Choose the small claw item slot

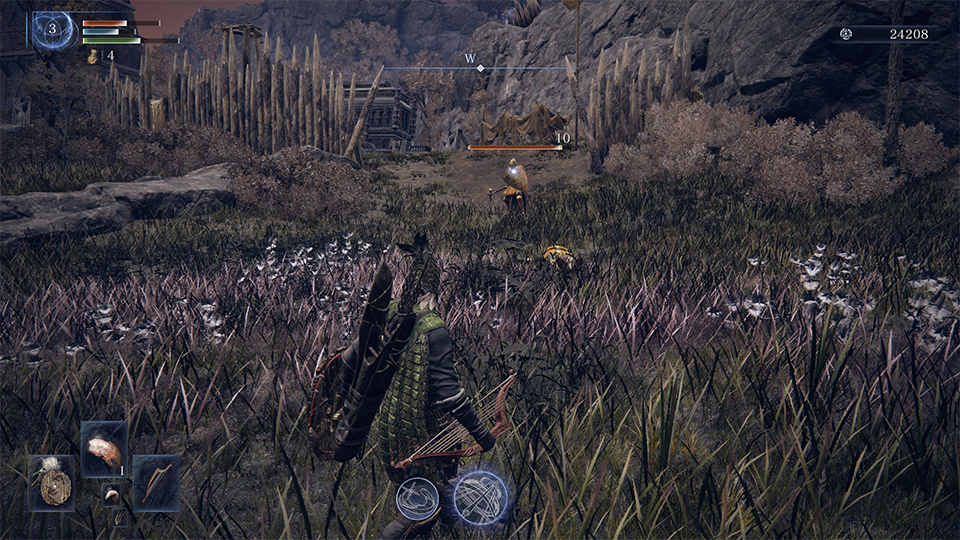point(113,493)
